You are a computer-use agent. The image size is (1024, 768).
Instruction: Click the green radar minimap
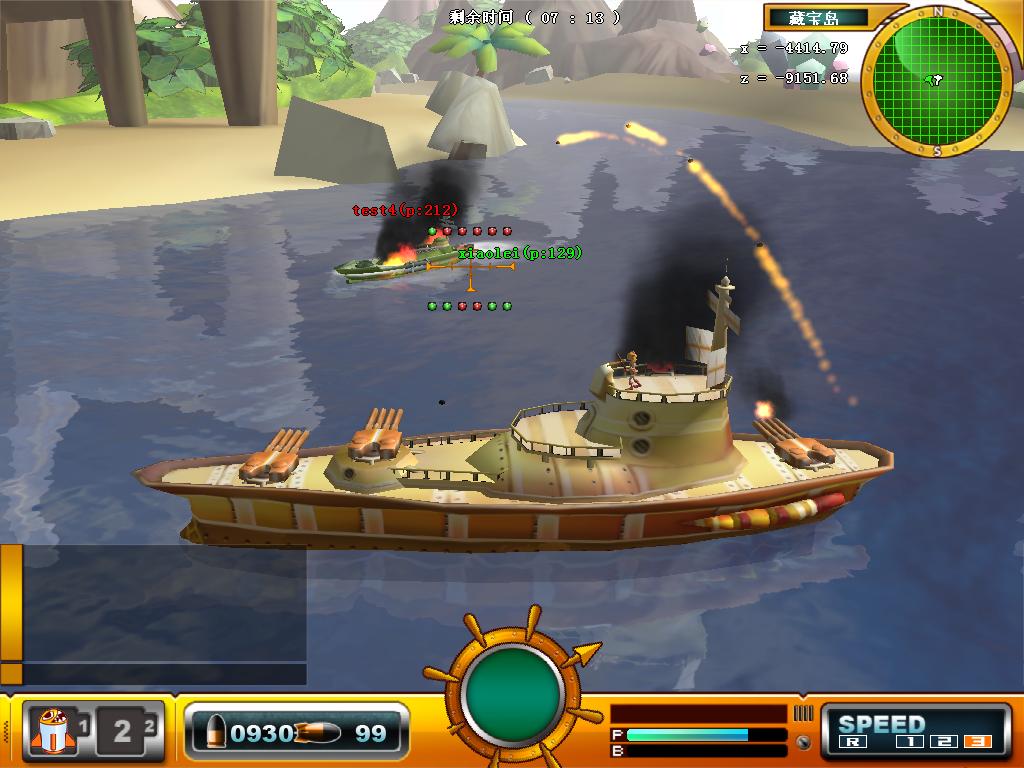point(935,80)
